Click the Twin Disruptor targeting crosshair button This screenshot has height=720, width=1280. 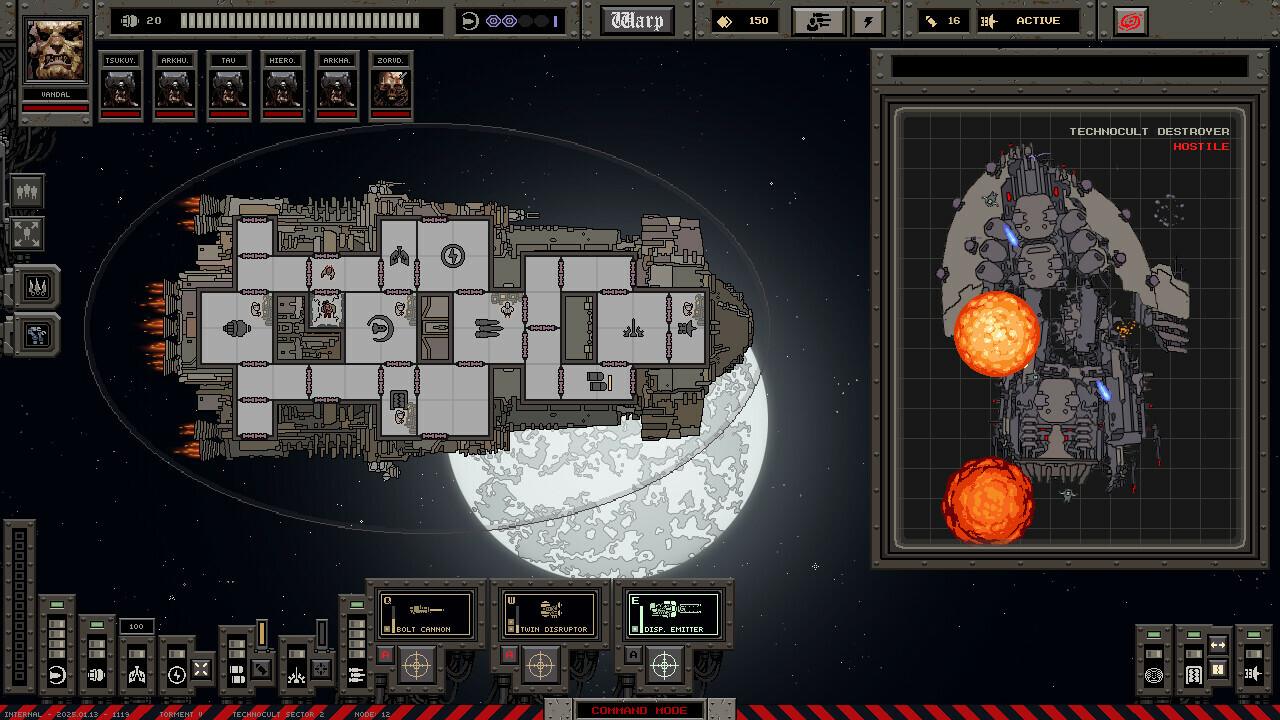[541, 664]
